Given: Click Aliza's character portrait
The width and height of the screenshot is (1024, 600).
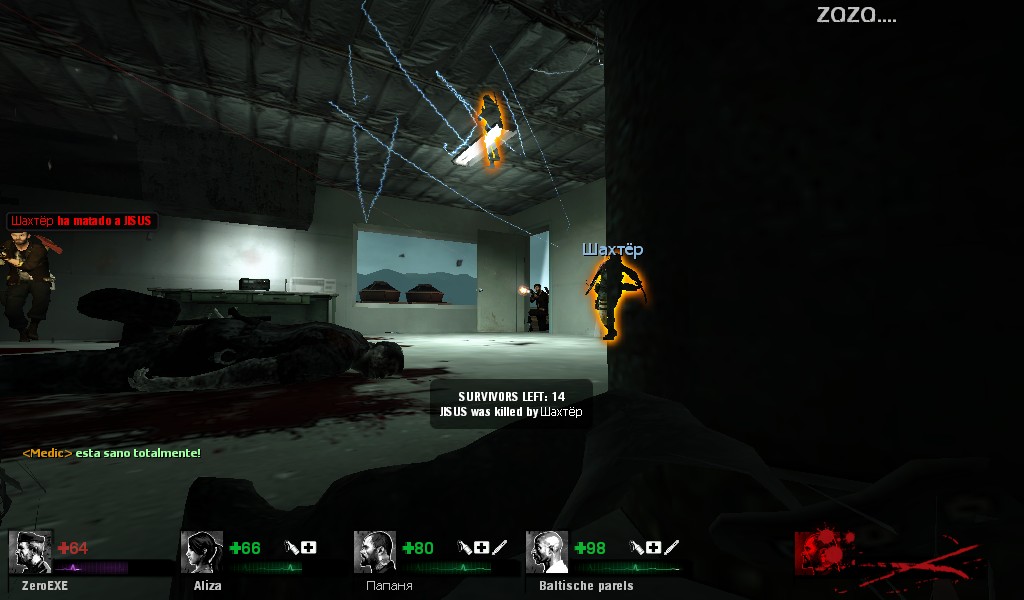Looking at the screenshot, I should 202,552.
